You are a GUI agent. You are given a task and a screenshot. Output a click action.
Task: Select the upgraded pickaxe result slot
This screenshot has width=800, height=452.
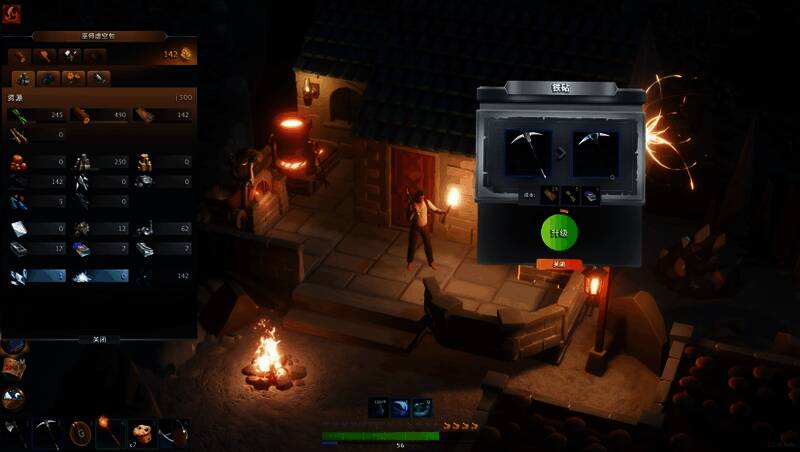pos(595,154)
